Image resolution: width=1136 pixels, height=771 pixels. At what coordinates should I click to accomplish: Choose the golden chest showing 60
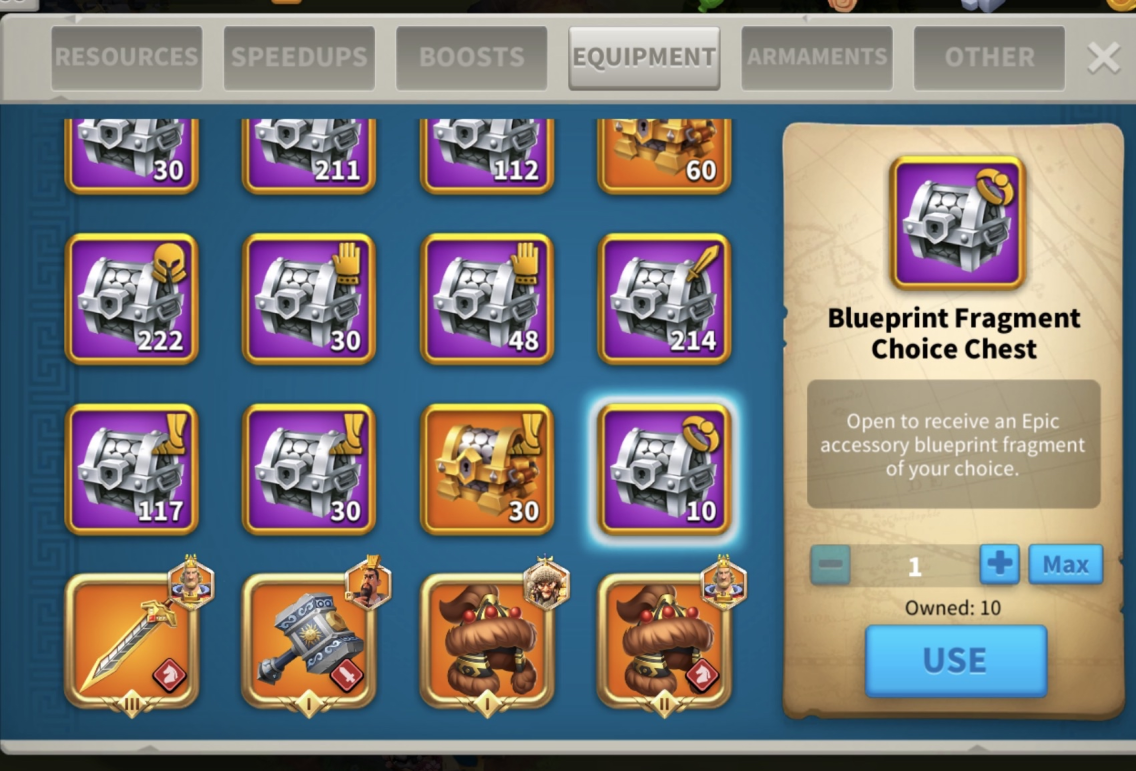point(664,155)
